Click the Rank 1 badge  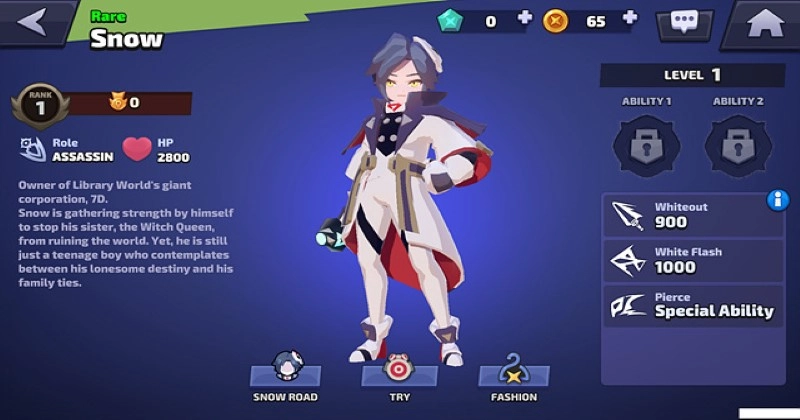[x=40, y=106]
